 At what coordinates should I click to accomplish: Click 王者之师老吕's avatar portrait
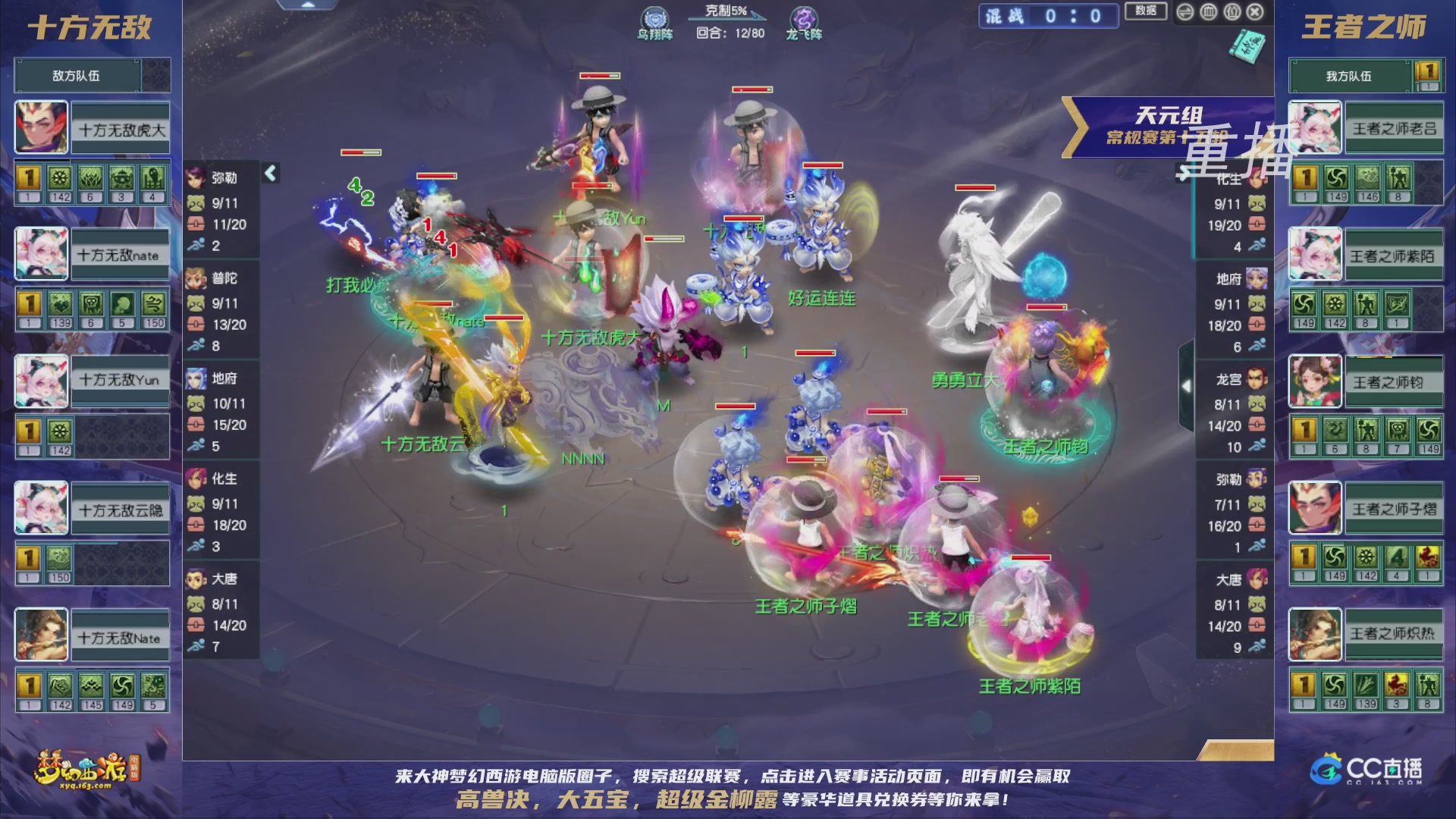click(x=1316, y=127)
